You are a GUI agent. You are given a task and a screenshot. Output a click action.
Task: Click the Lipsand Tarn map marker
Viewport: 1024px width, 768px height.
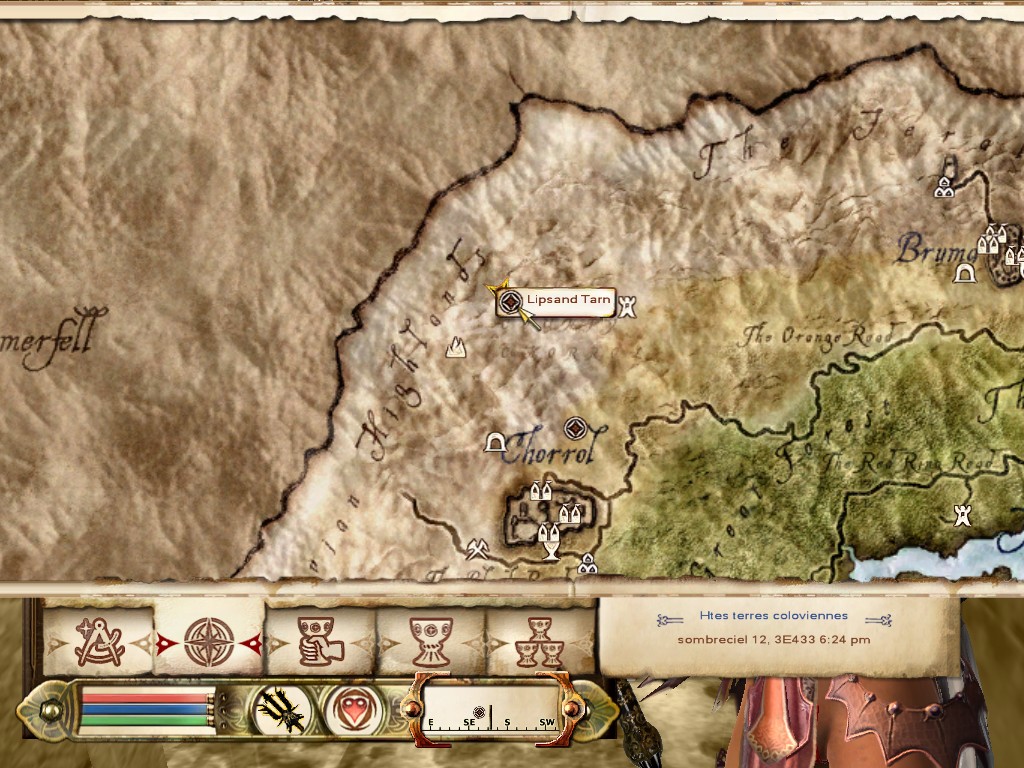[510, 301]
